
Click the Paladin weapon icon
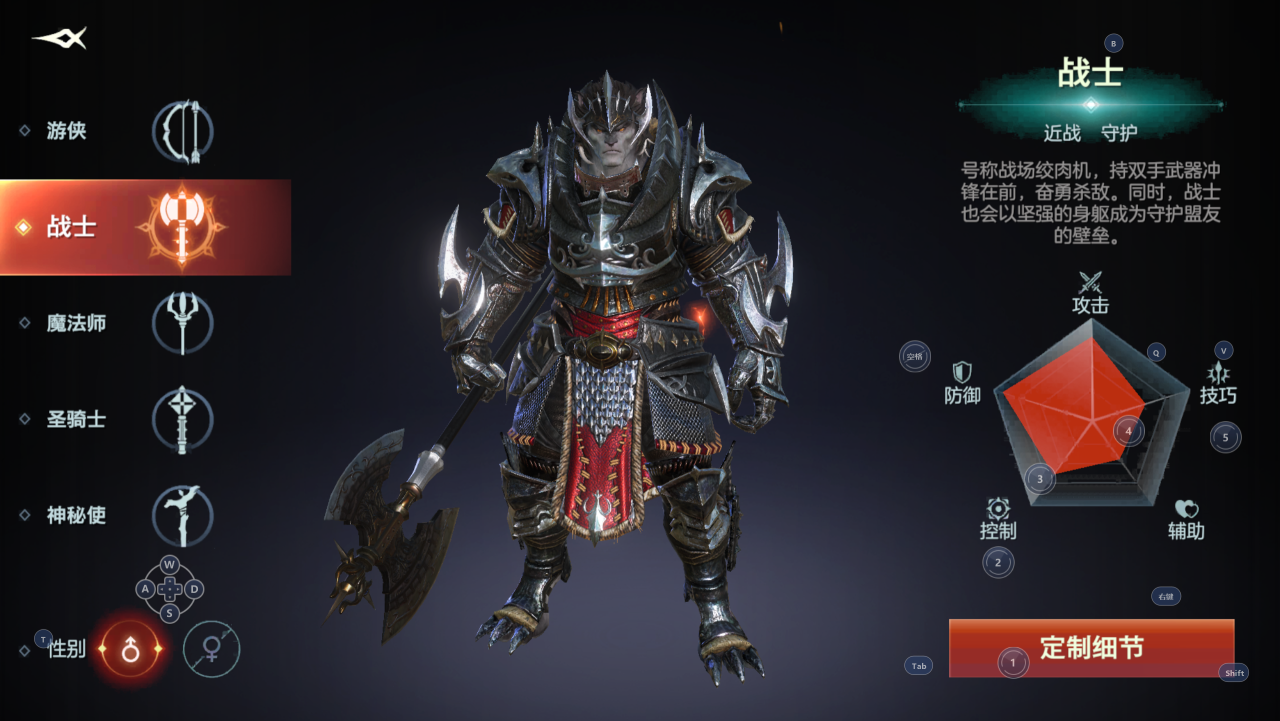[x=183, y=419]
